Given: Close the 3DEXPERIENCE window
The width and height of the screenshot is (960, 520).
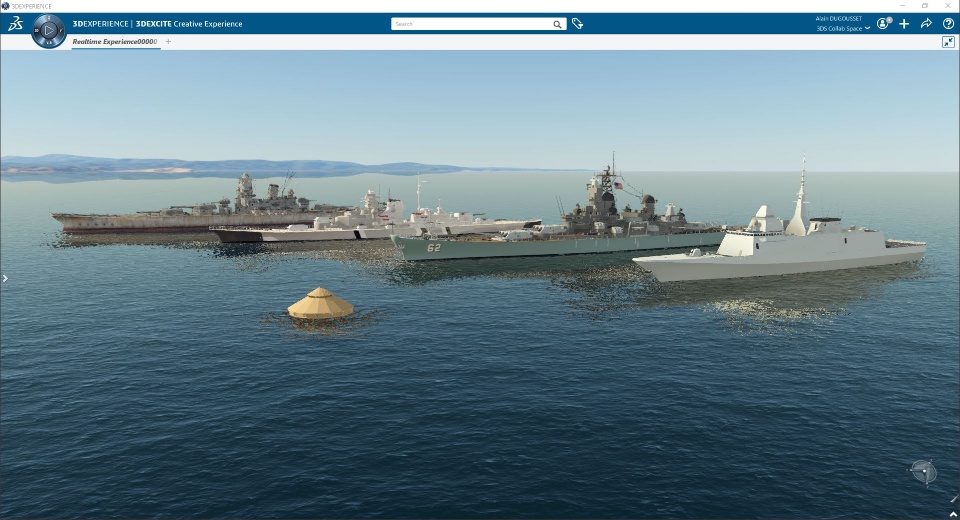Looking at the screenshot, I should coord(949,5).
